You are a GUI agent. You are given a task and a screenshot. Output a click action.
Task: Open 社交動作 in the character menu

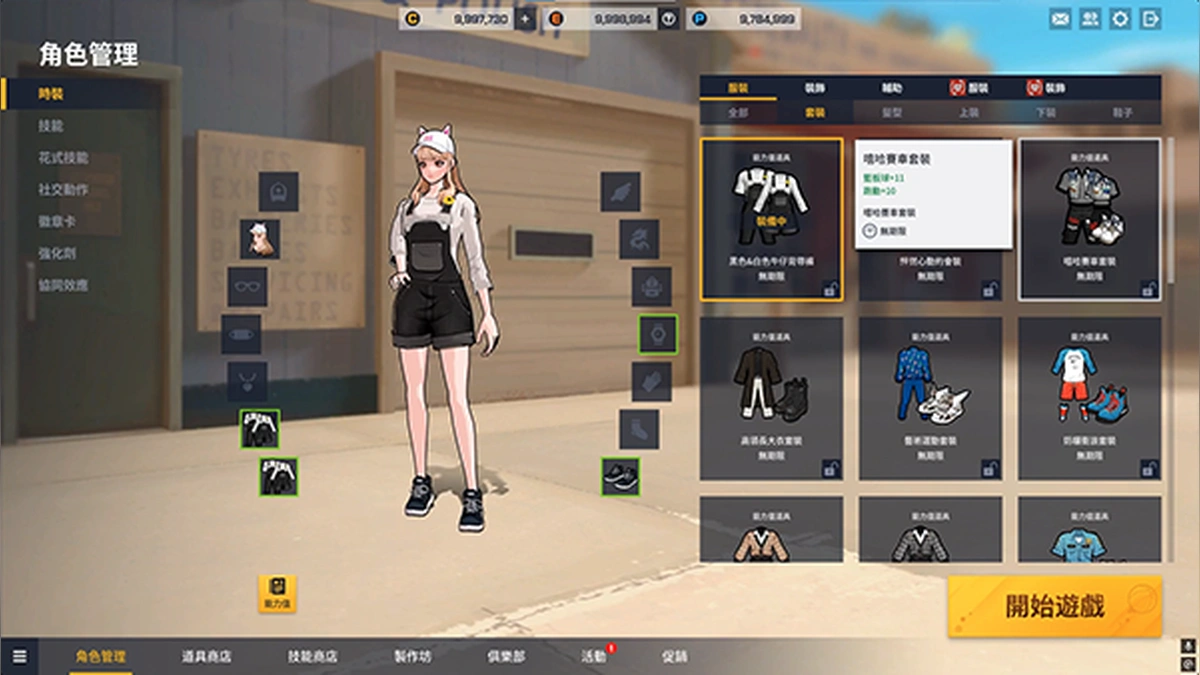pyautogui.click(x=64, y=190)
